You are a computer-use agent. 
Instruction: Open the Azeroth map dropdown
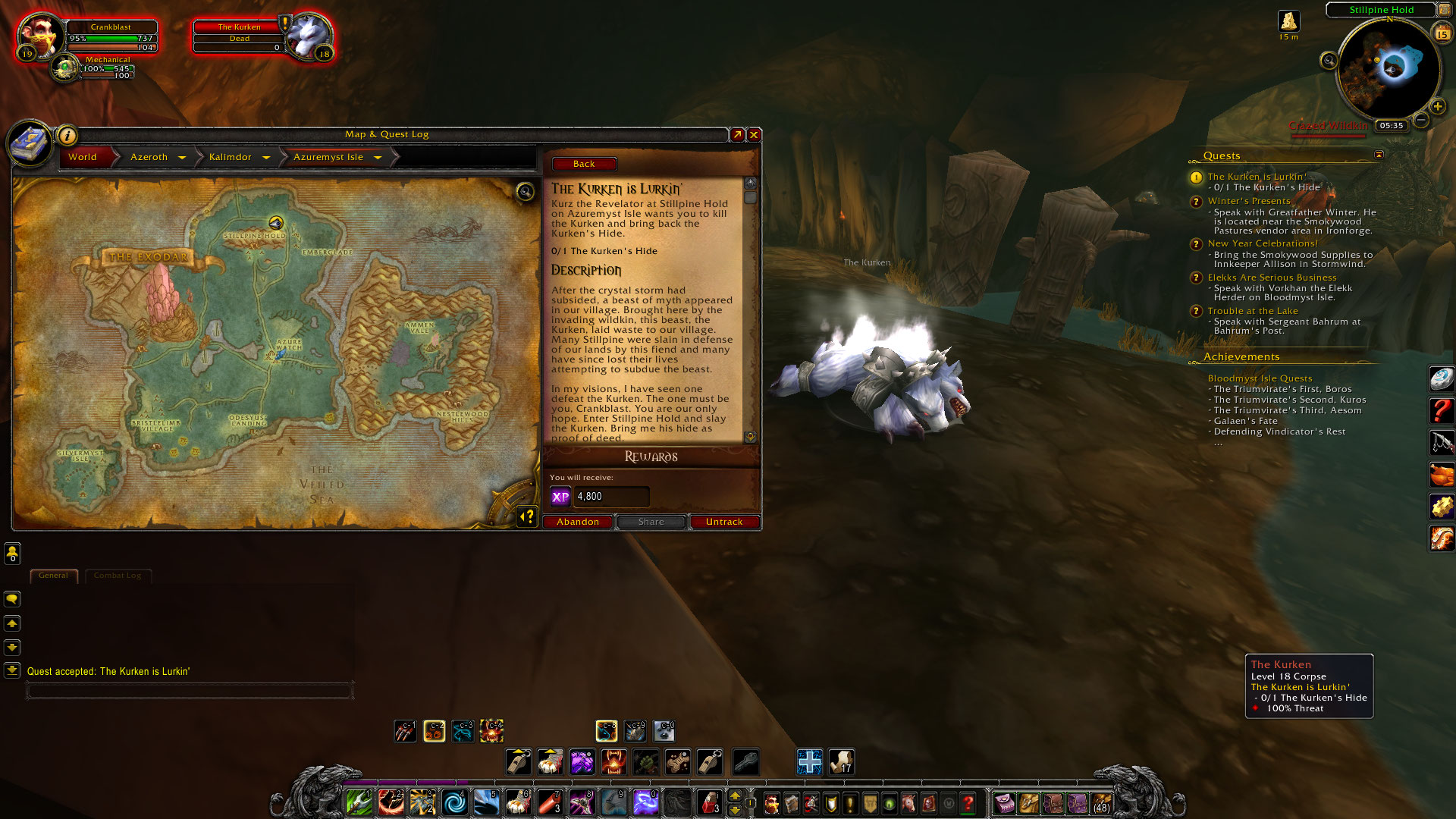click(x=182, y=158)
